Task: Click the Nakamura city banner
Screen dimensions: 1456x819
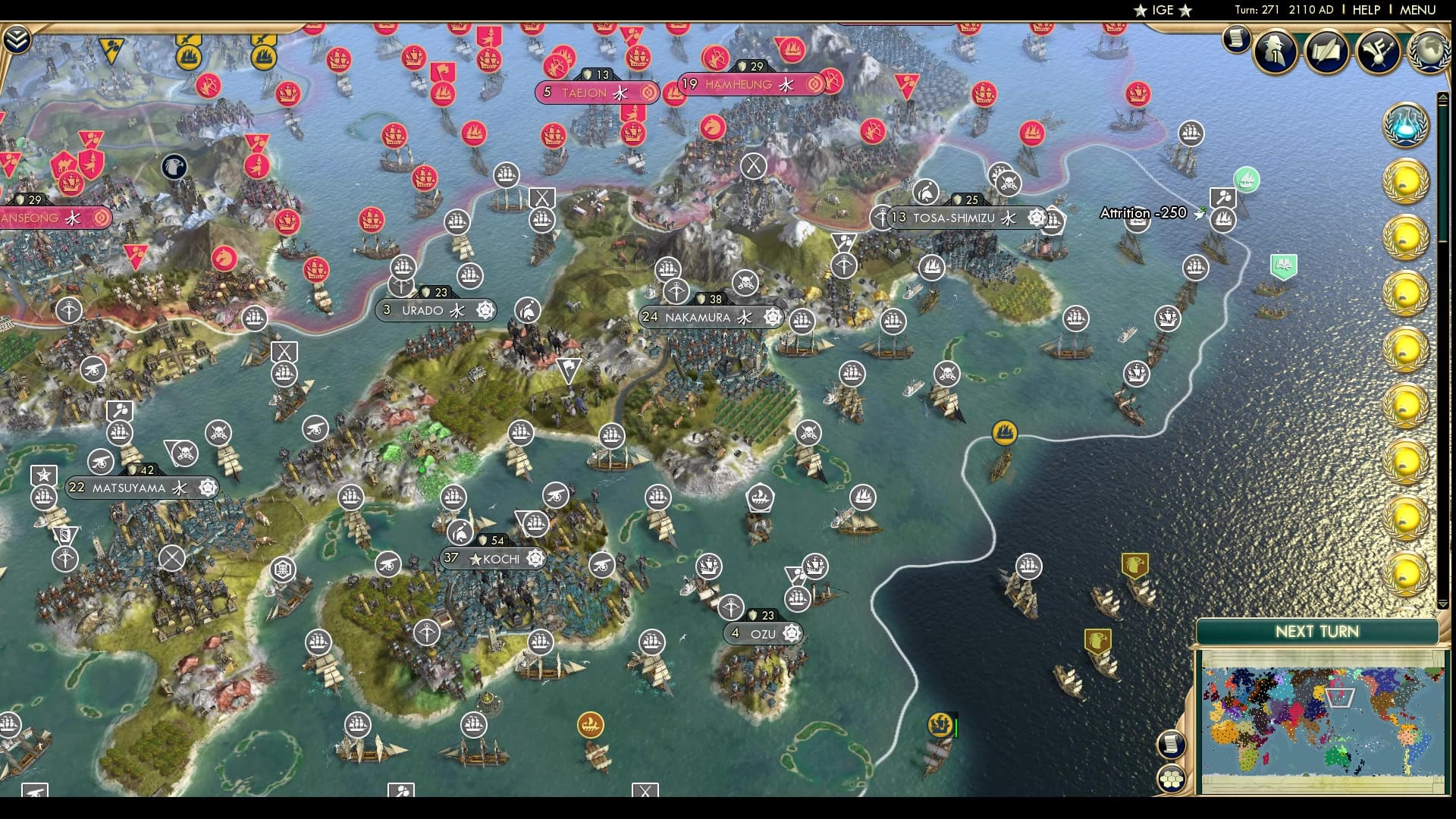Action: click(711, 317)
